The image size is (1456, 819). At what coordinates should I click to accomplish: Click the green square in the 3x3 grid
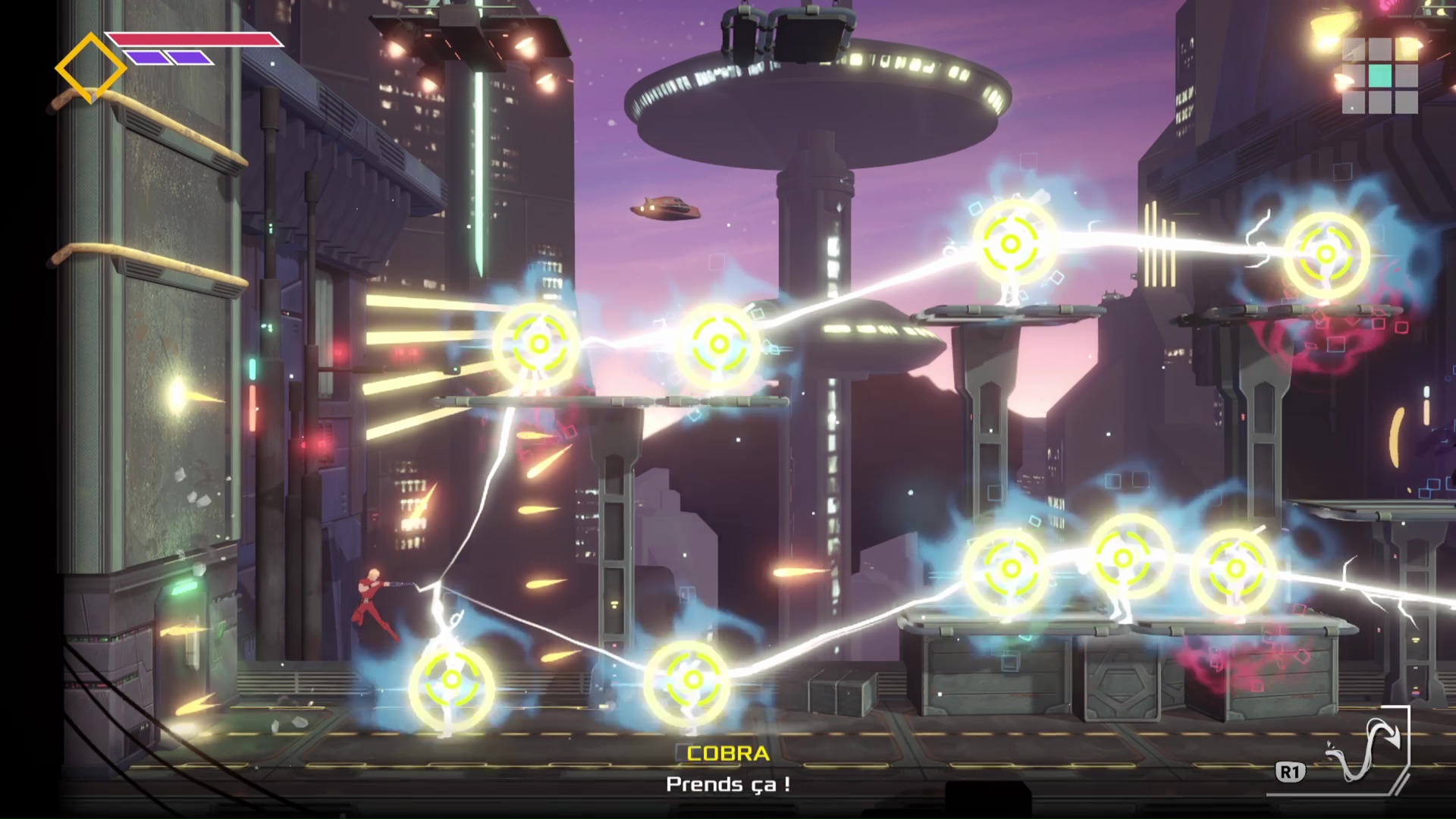[x=1380, y=76]
